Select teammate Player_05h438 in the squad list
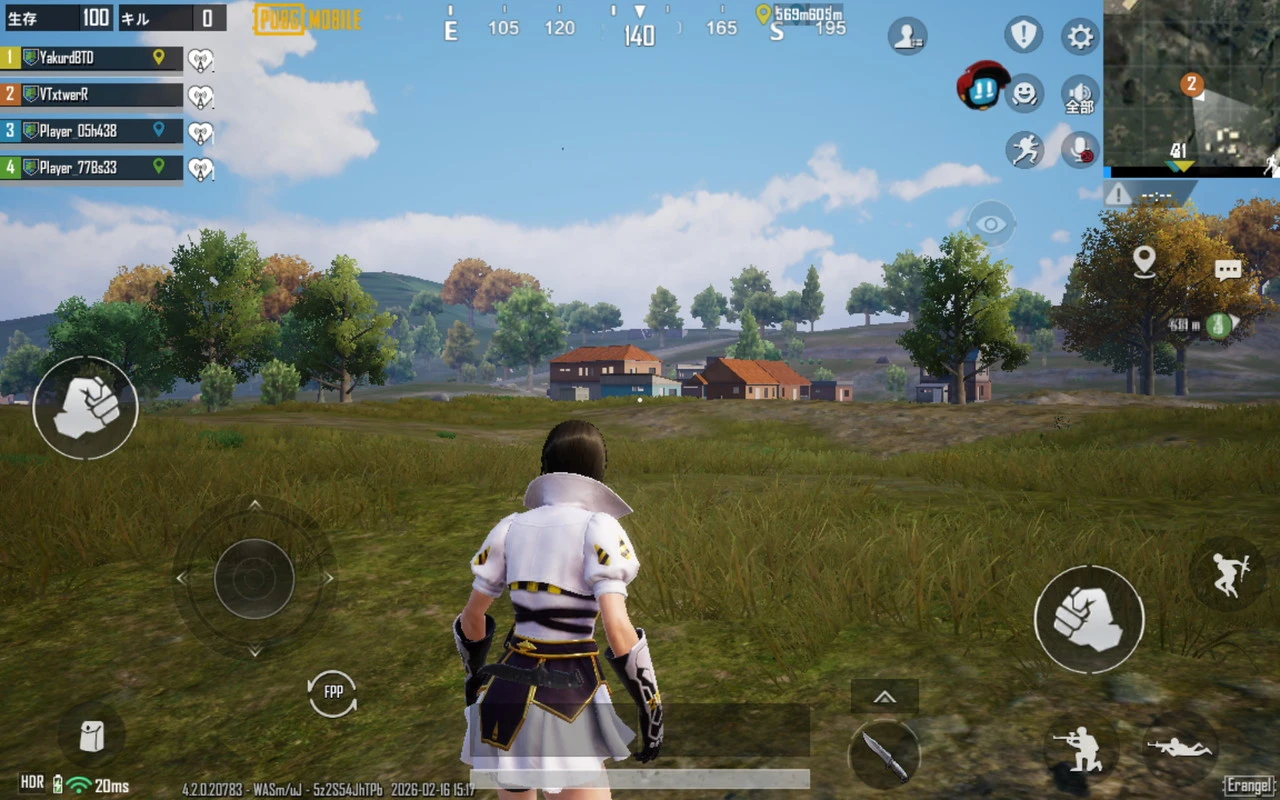 click(x=92, y=131)
